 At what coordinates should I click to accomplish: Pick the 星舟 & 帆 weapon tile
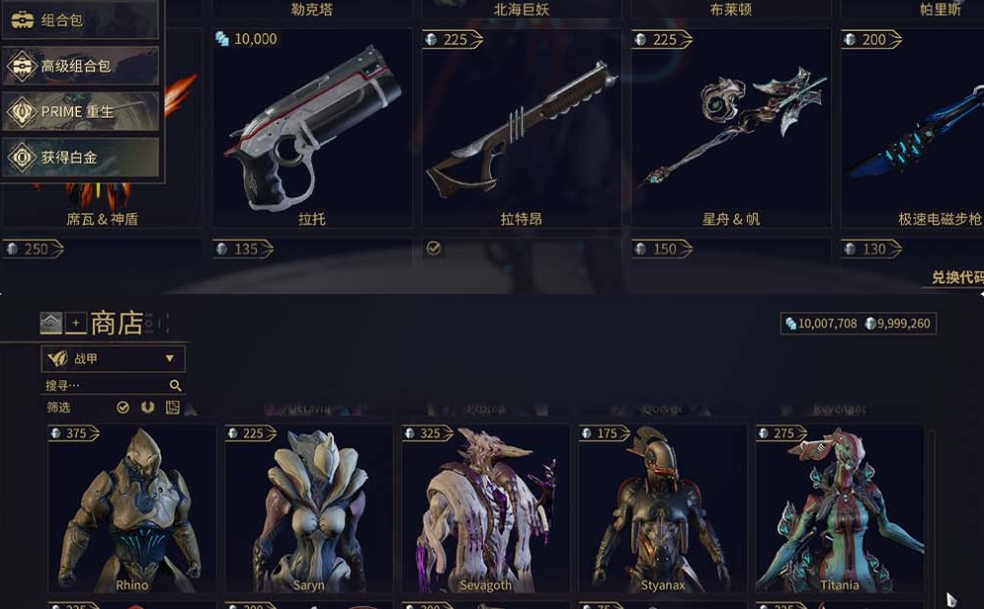(731, 130)
